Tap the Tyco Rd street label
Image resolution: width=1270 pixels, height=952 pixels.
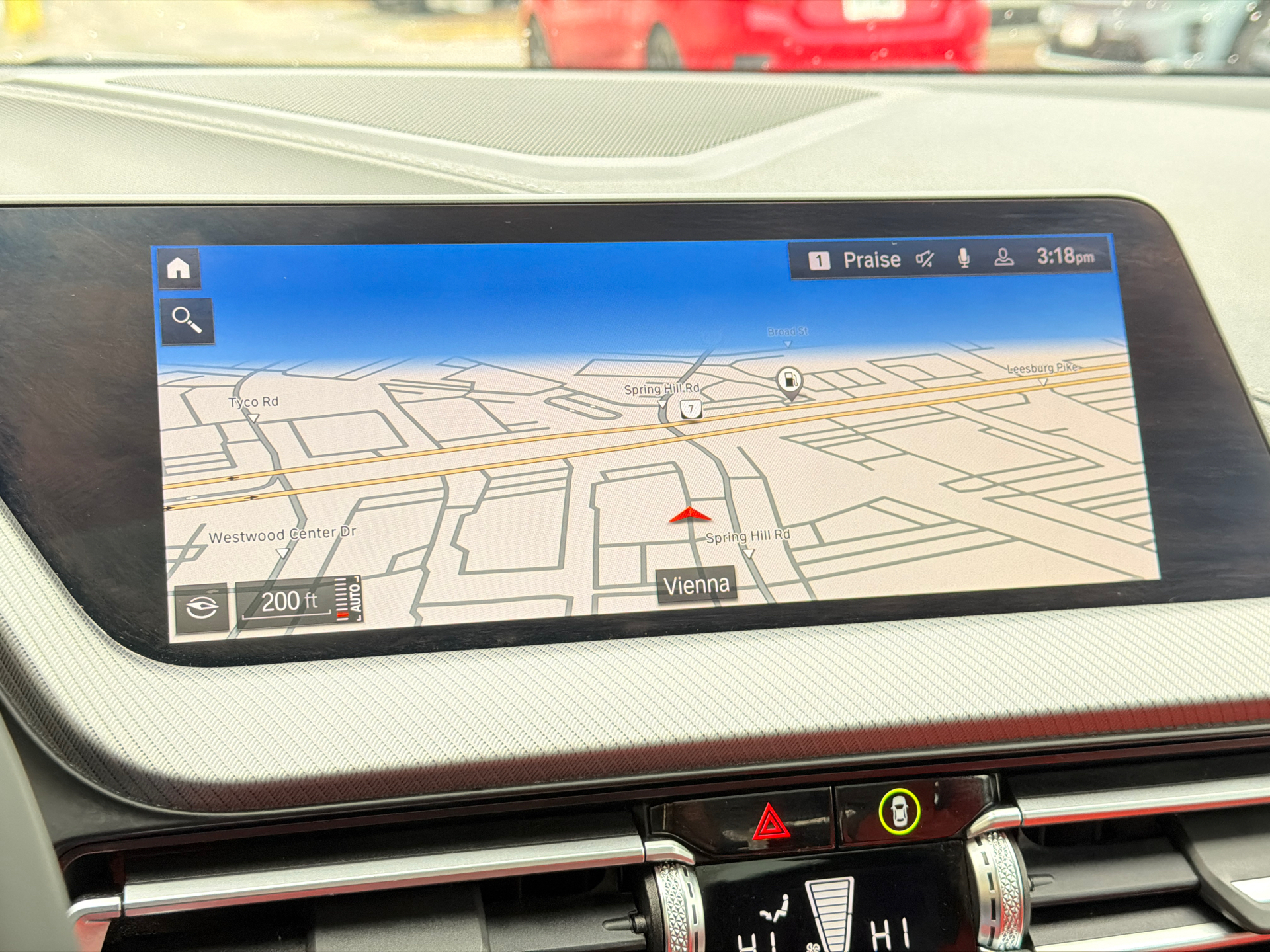coord(253,402)
